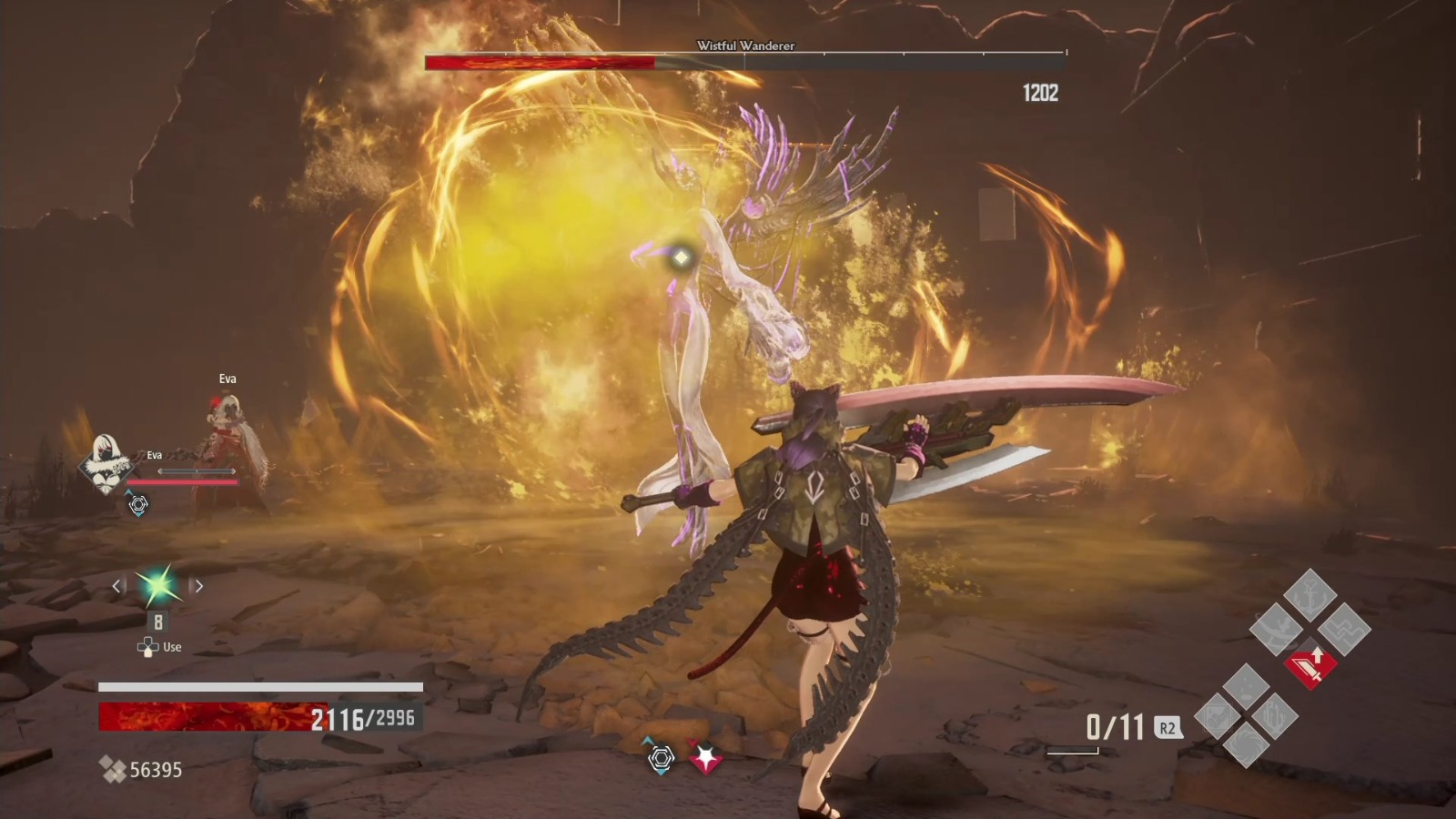This screenshot has height=819, width=1456.
Task: Click the left arrow to cycle items
Action: point(116,587)
